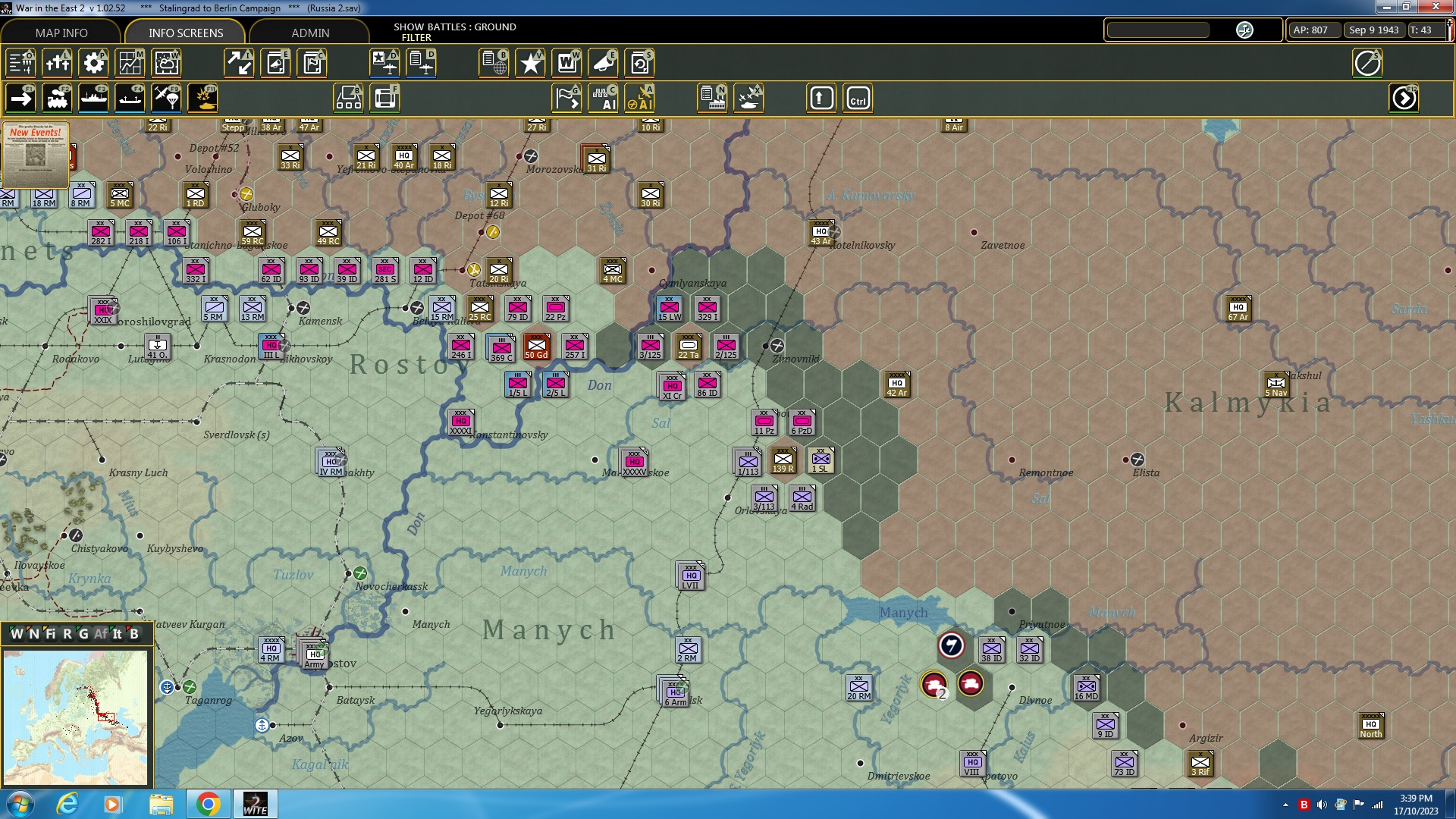Open the weather screen icon

click(x=166, y=63)
